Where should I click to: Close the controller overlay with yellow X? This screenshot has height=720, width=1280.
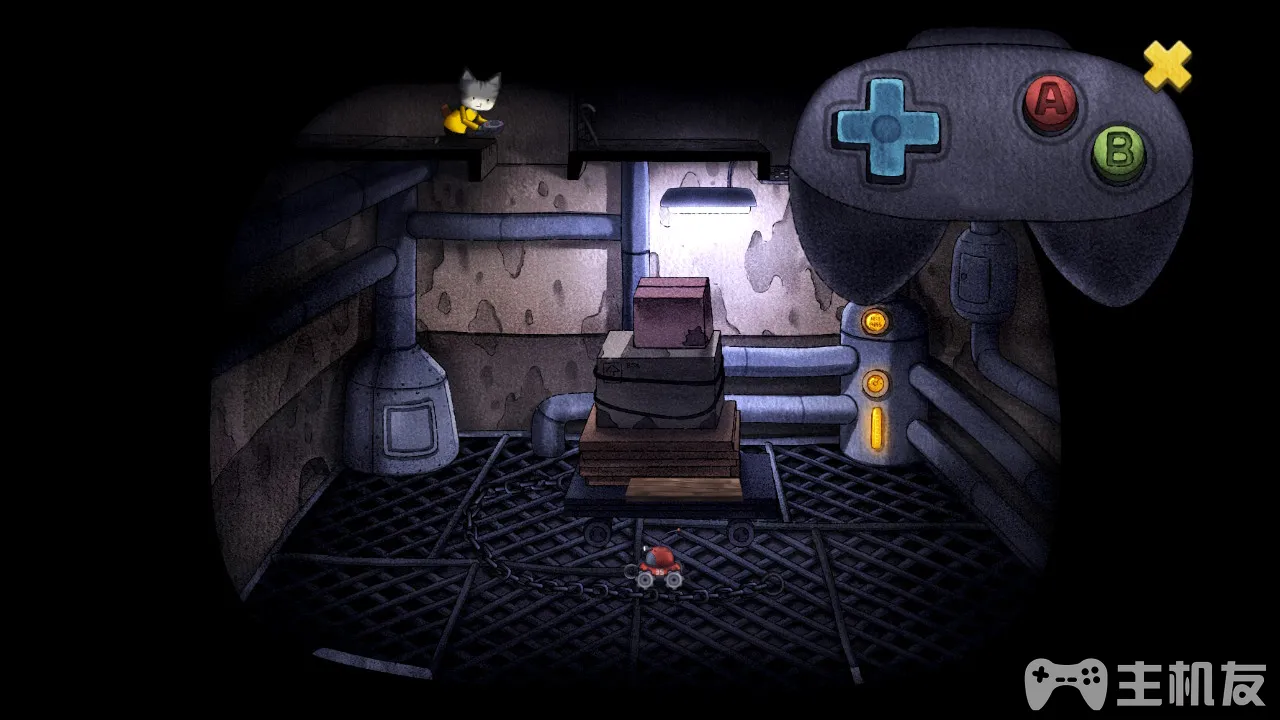(x=1167, y=65)
